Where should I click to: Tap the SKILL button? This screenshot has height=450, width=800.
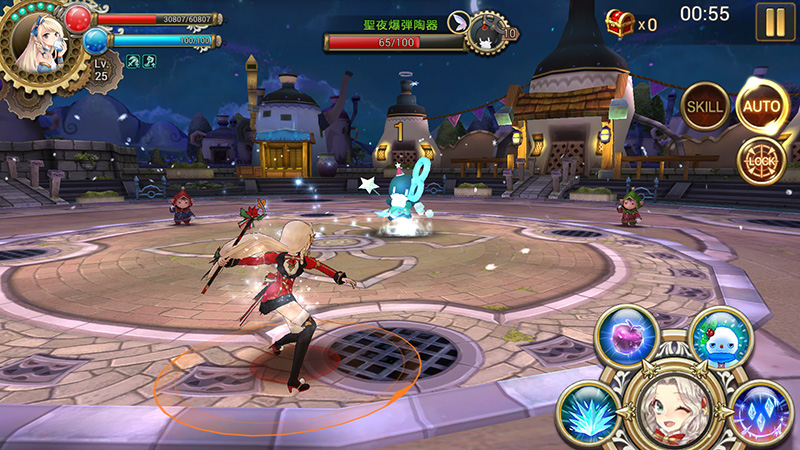(704, 106)
